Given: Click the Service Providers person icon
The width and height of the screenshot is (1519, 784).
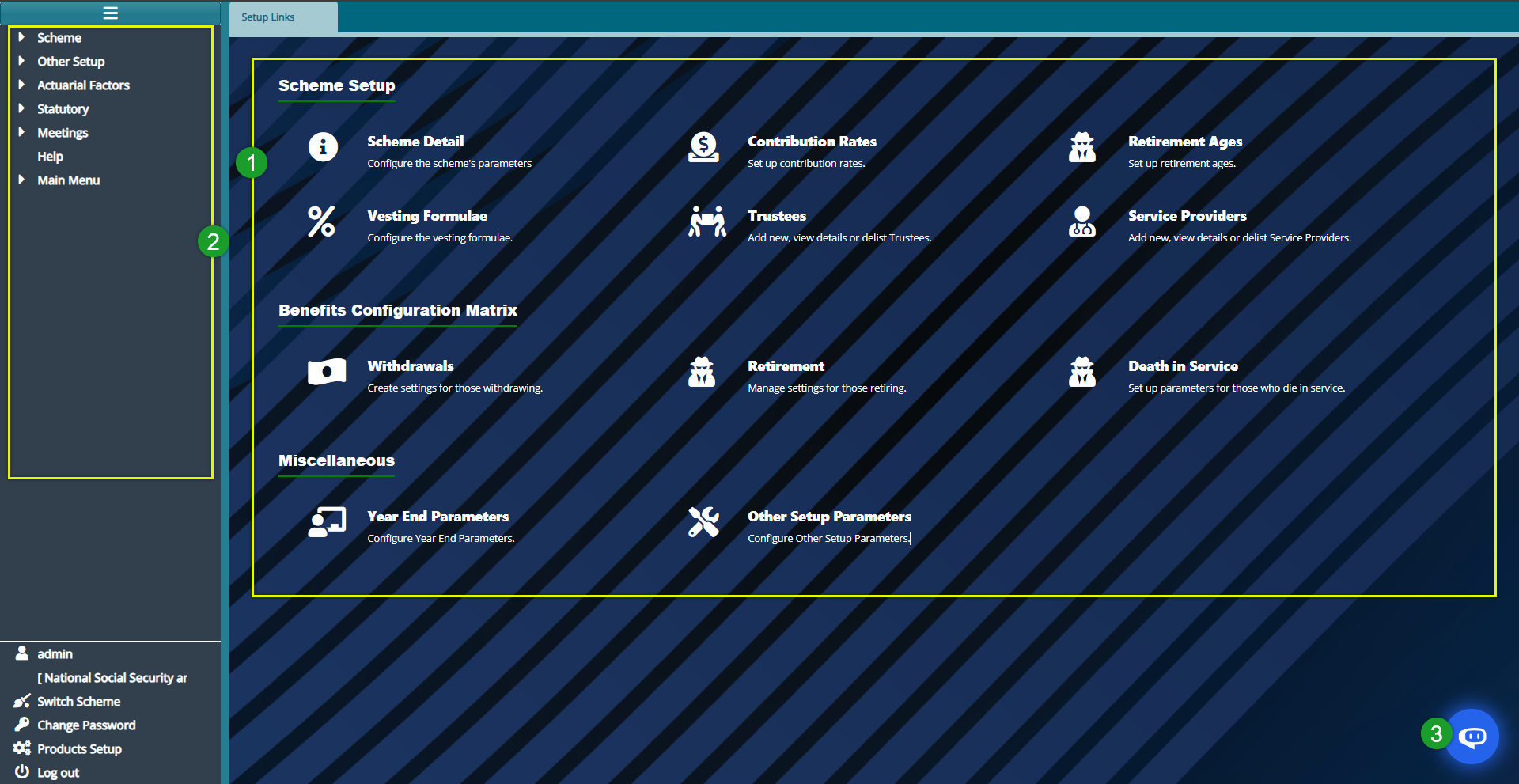Looking at the screenshot, I should (1081, 222).
